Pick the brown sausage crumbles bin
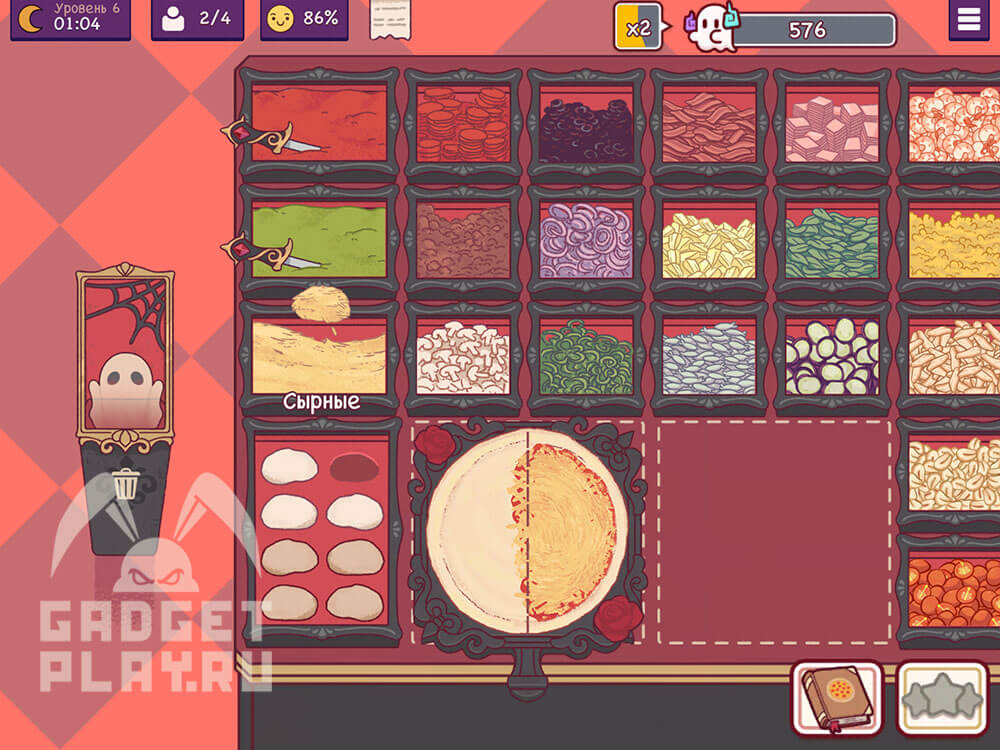 [x=463, y=241]
